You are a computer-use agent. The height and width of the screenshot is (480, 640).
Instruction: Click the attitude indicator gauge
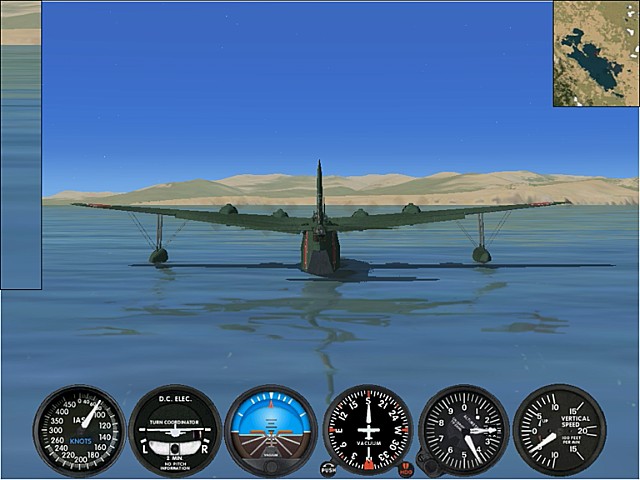click(271, 430)
